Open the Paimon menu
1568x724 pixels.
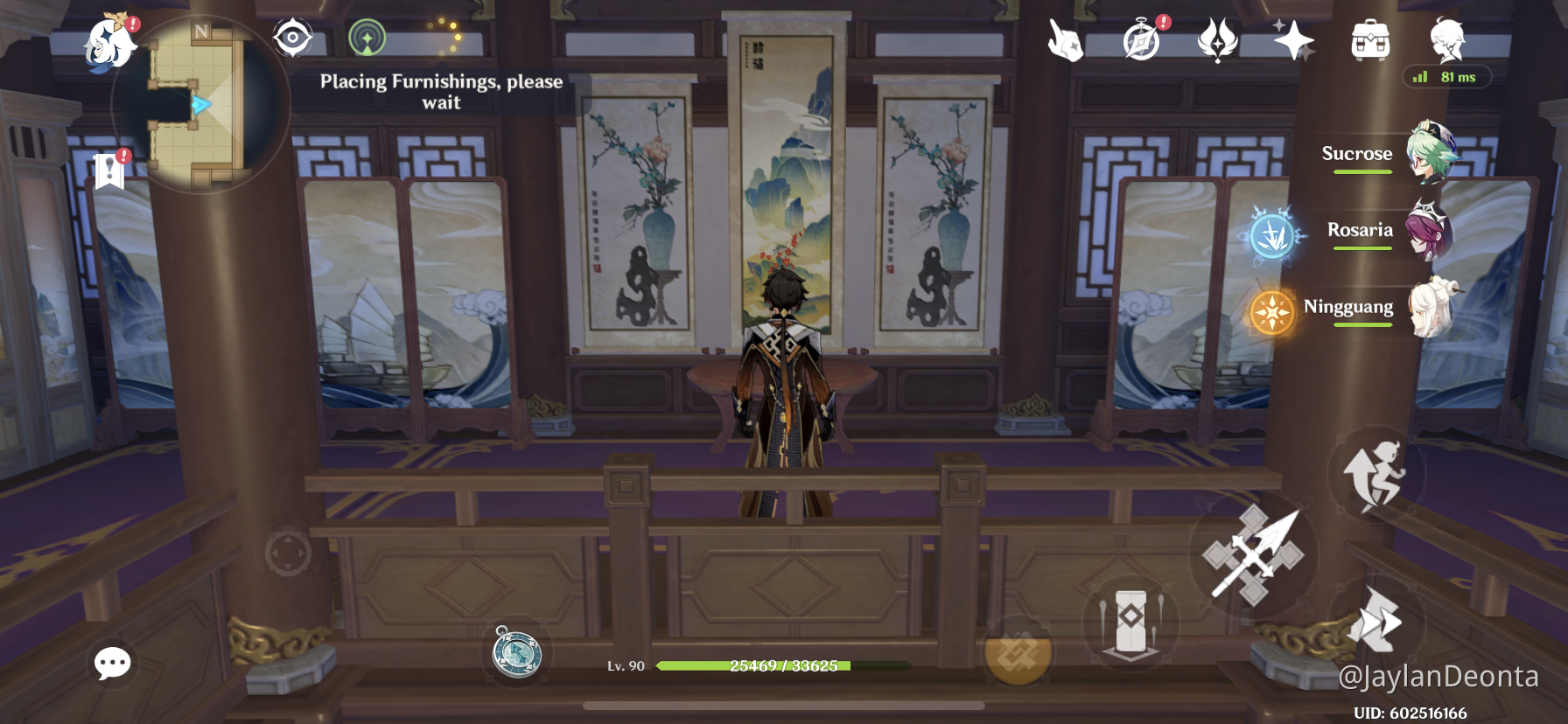[x=114, y=39]
